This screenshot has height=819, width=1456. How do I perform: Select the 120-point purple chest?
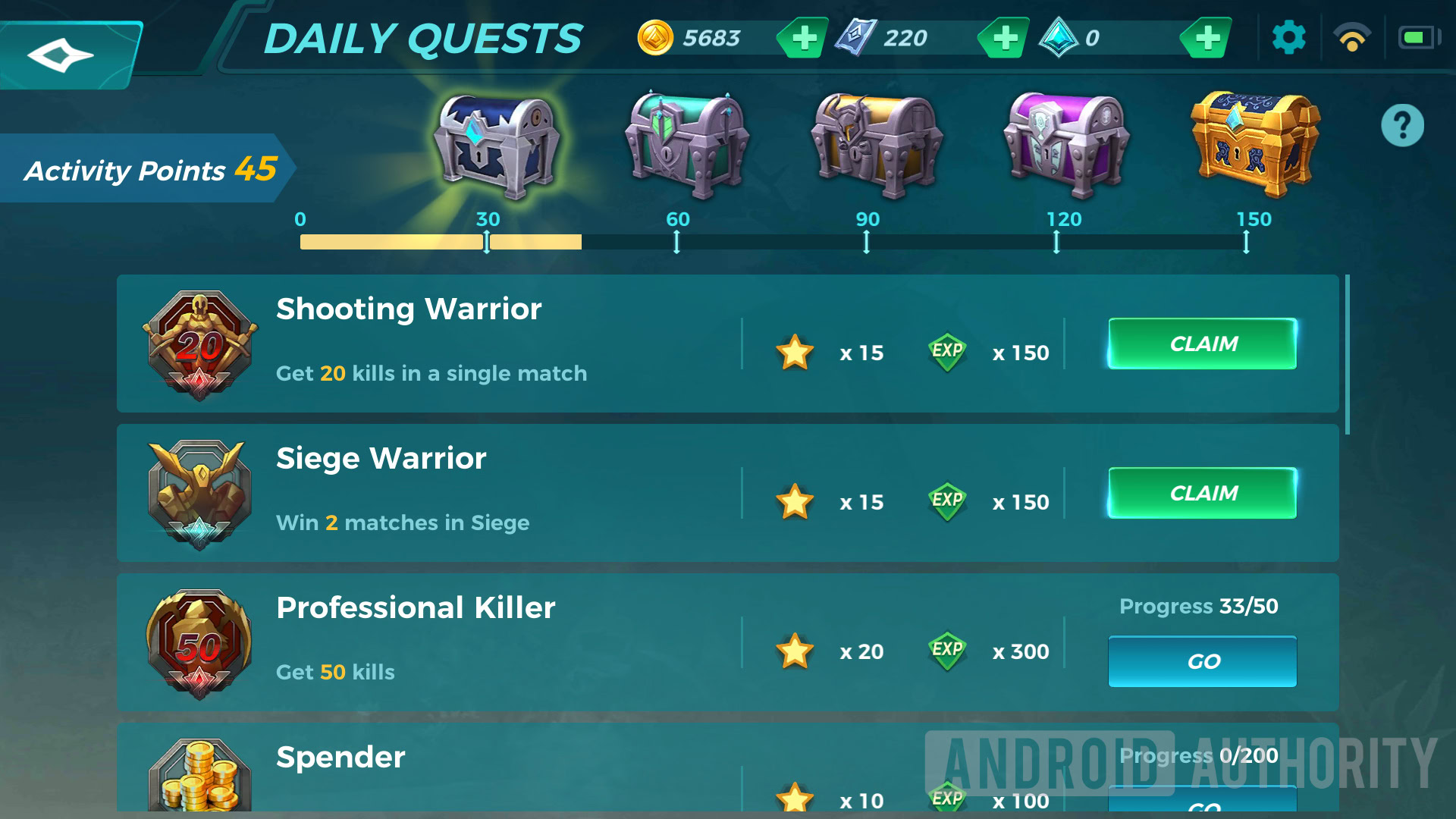click(1065, 144)
